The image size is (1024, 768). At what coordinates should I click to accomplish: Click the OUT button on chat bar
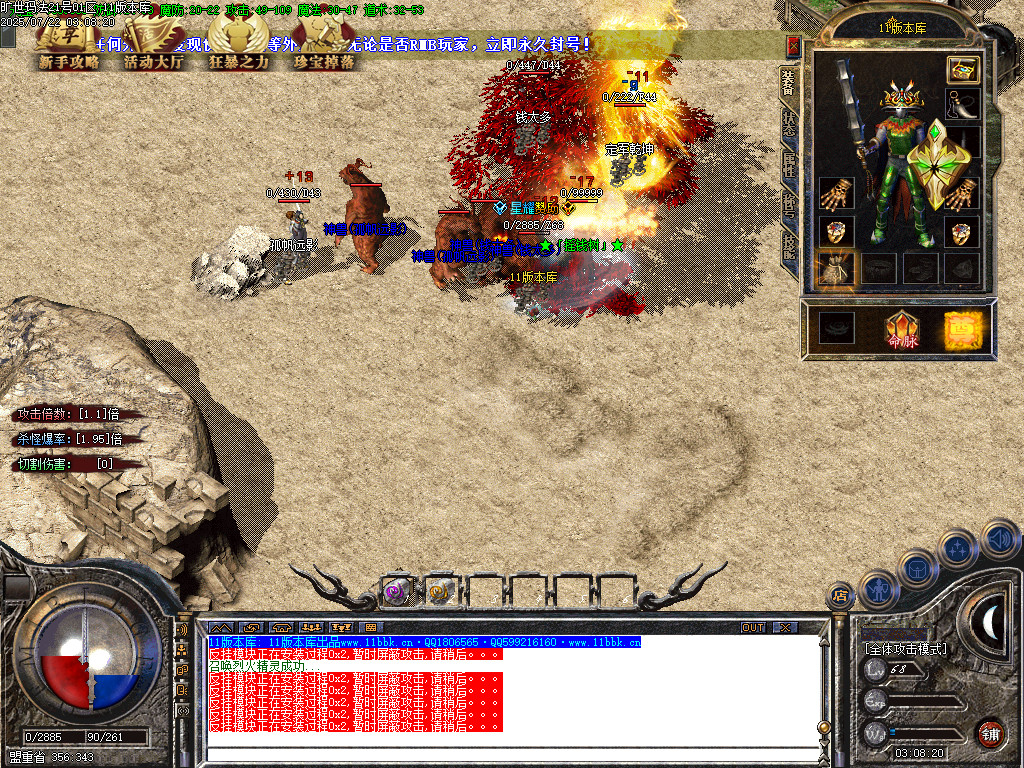pyautogui.click(x=753, y=627)
